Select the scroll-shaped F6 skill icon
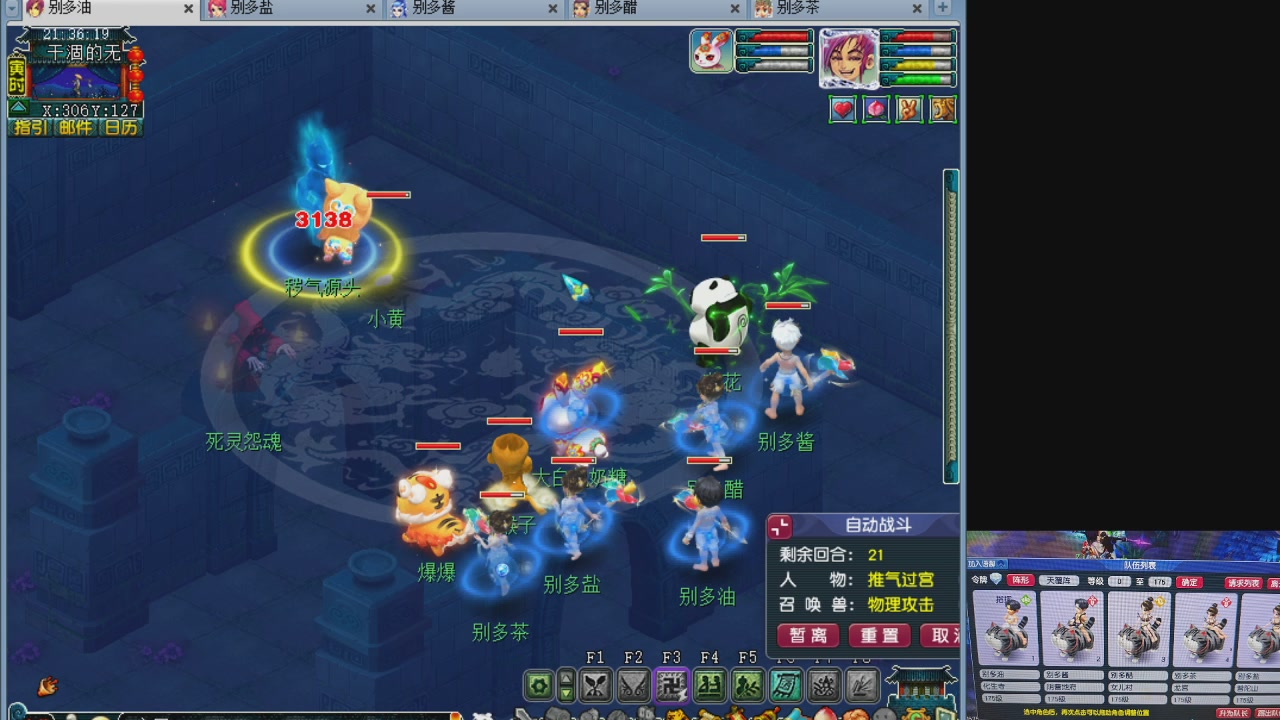 coord(784,686)
